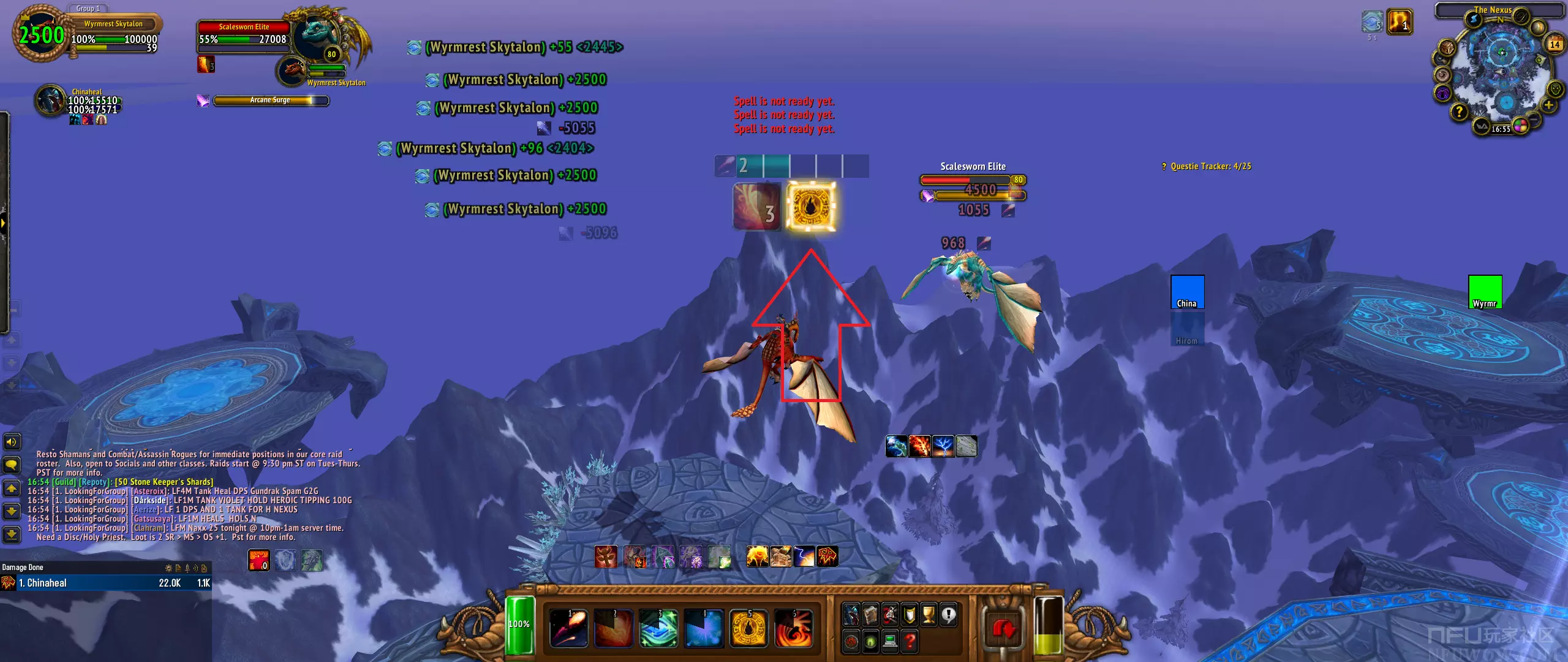
Task: Open the gold trophy achievements panel
Action: [929, 614]
